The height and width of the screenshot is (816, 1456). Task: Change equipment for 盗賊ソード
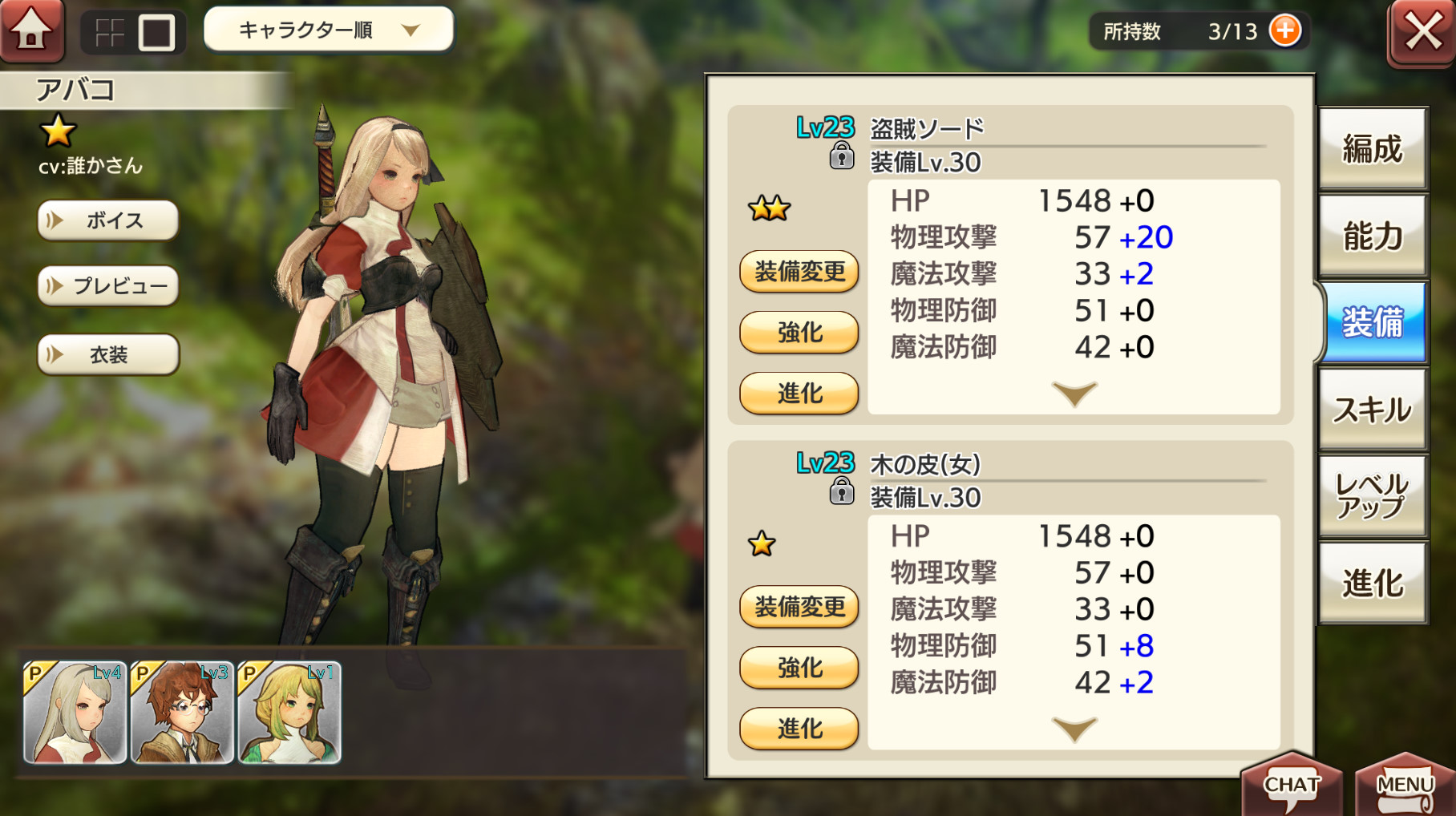coord(799,272)
